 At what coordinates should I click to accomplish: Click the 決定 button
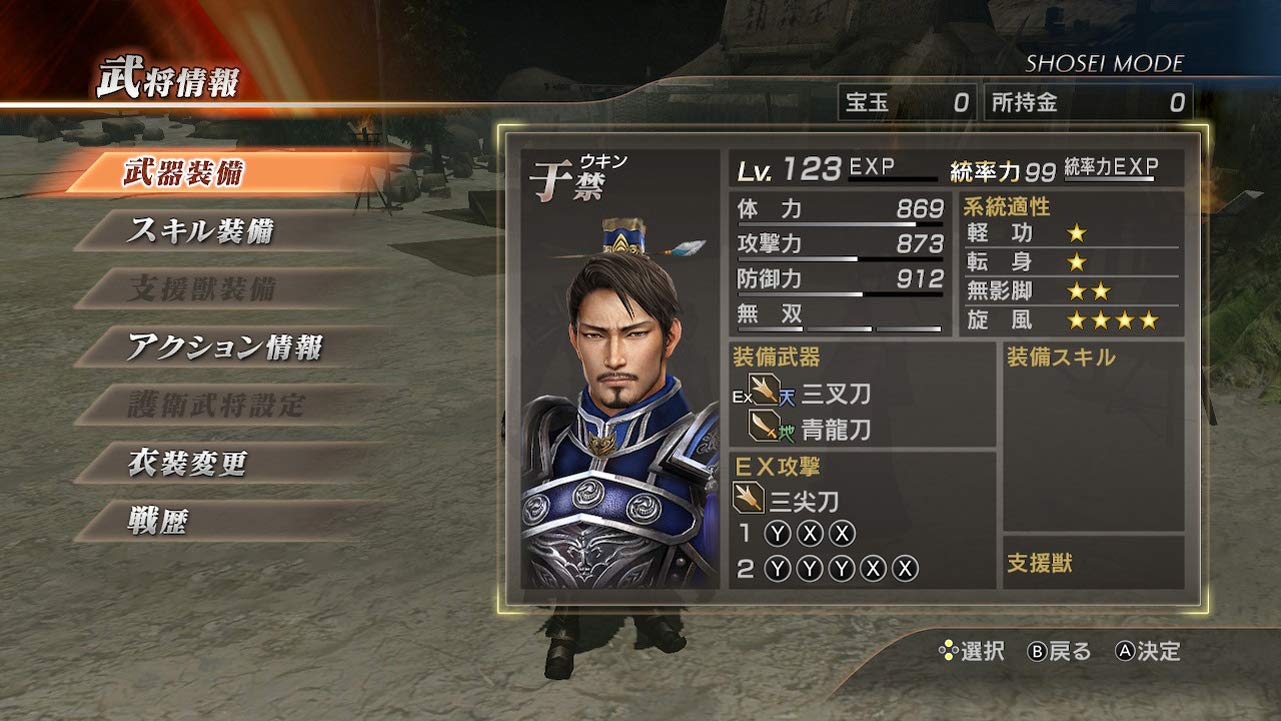pos(1156,651)
